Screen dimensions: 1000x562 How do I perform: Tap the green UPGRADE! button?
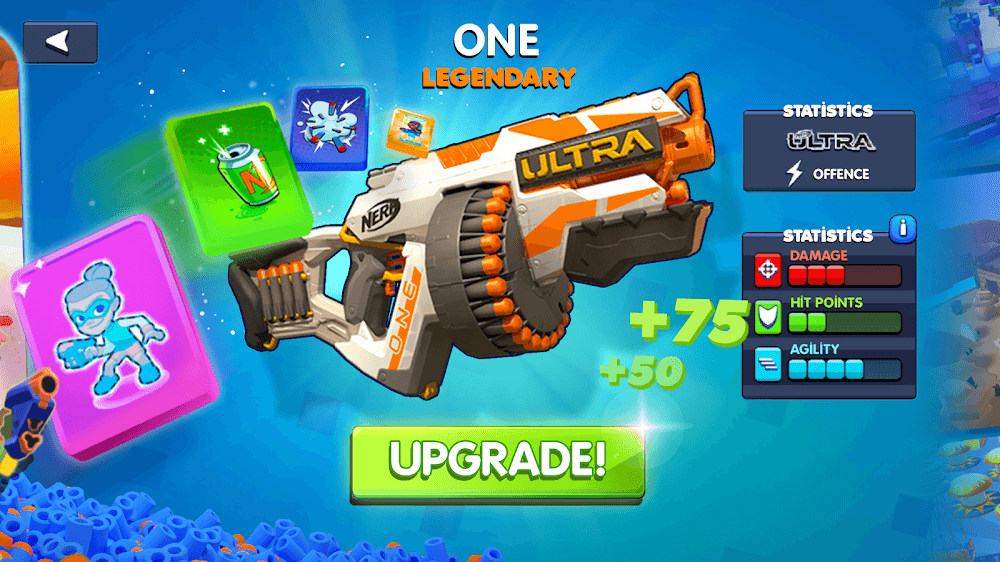click(x=497, y=461)
